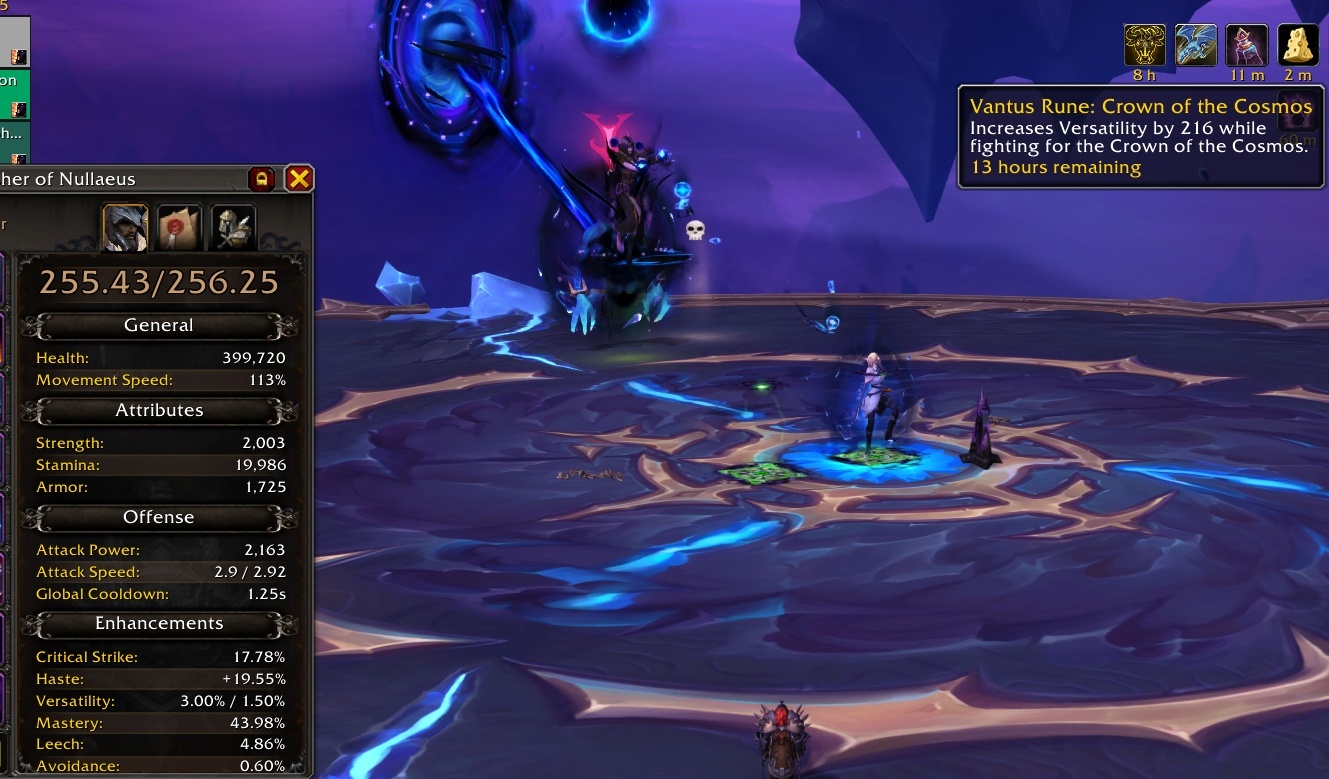Select the gray raid frame member

14,42
